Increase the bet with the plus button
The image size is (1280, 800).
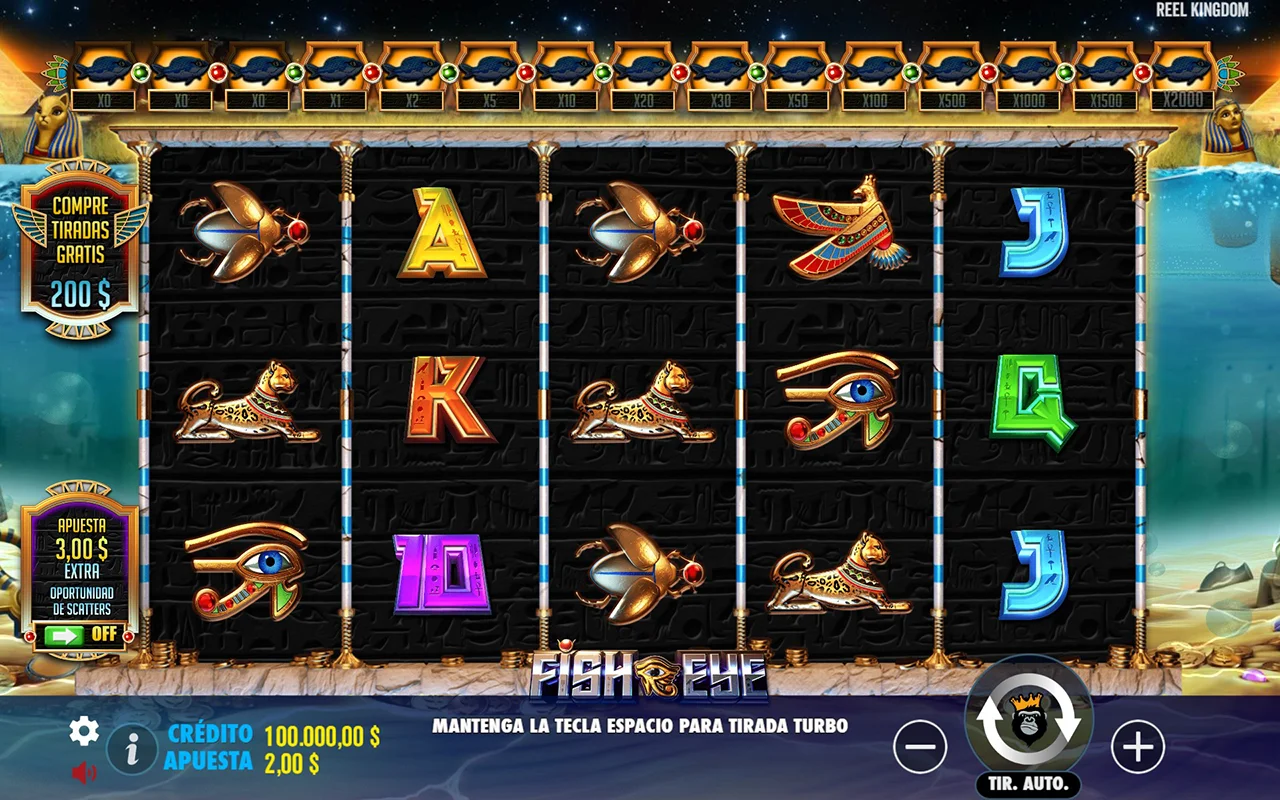click(x=1138, y=746)
